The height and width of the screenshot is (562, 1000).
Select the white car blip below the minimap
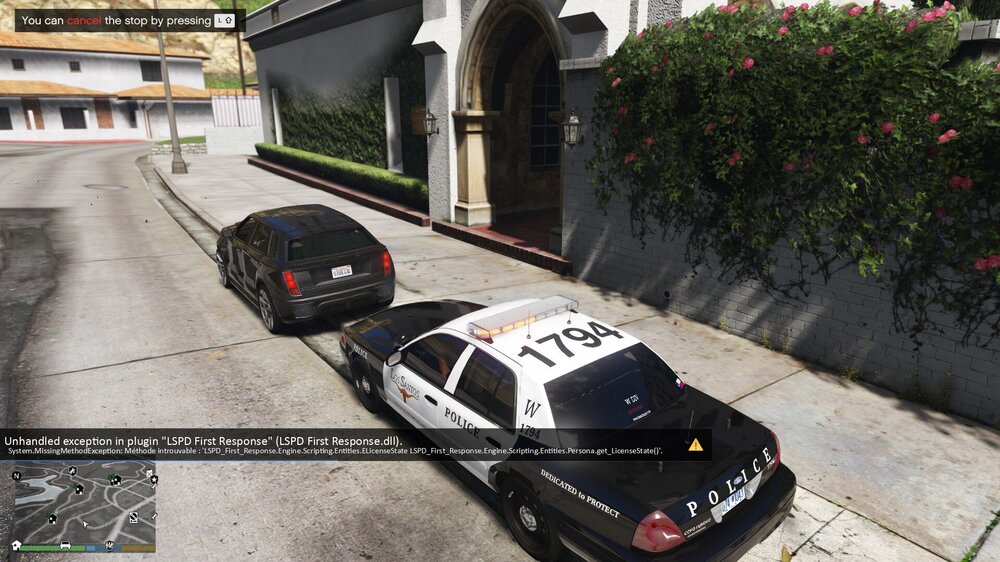(x=65, y=547)
